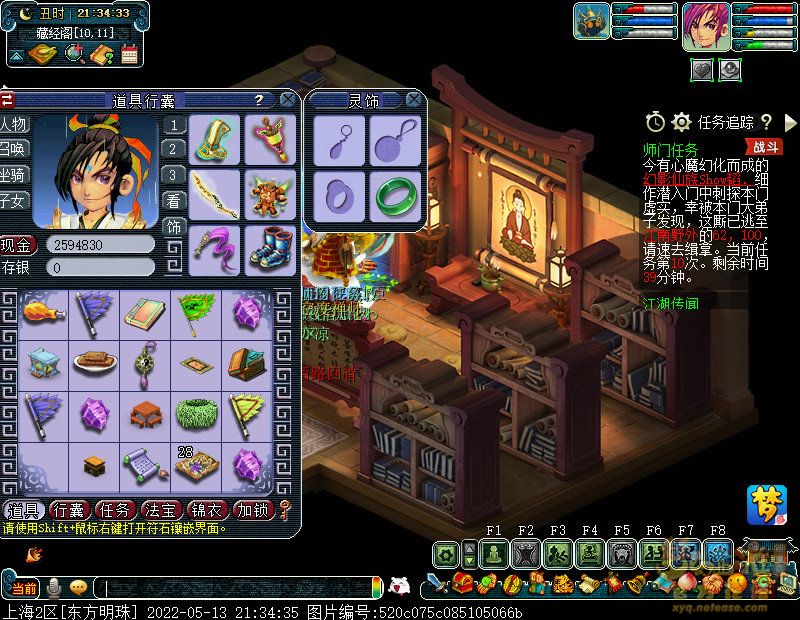Open the calendar icon under the clock
Viewport: 800px width, 620px height.
[129, 55]
